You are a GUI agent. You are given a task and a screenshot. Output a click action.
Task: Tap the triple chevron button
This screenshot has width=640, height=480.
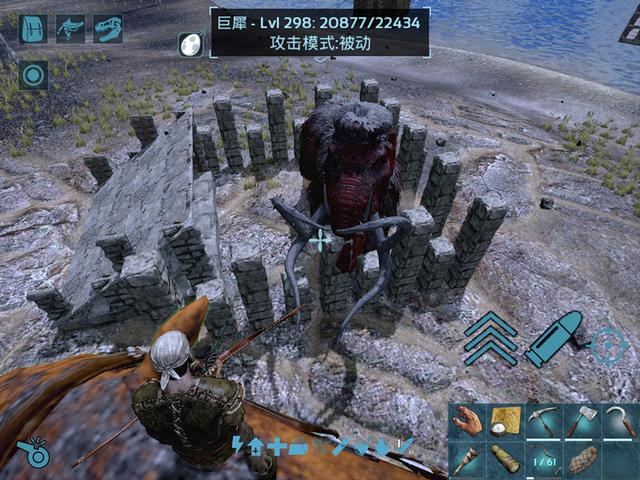pyautogui.click(x=490, y=337)
